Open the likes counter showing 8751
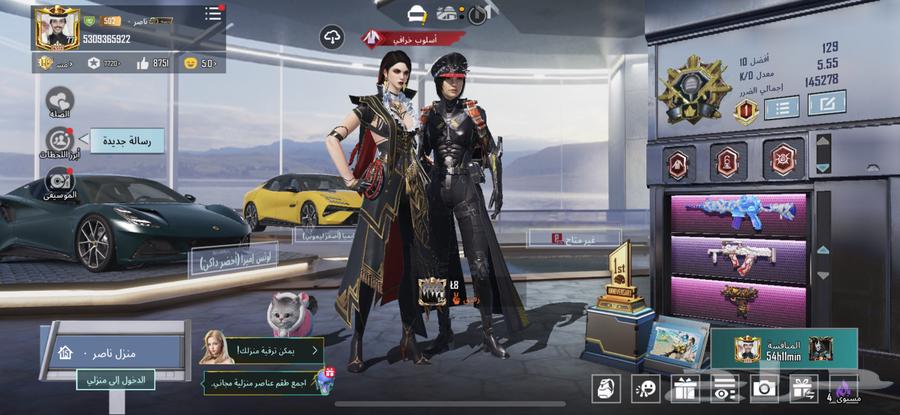 [154, 63]
